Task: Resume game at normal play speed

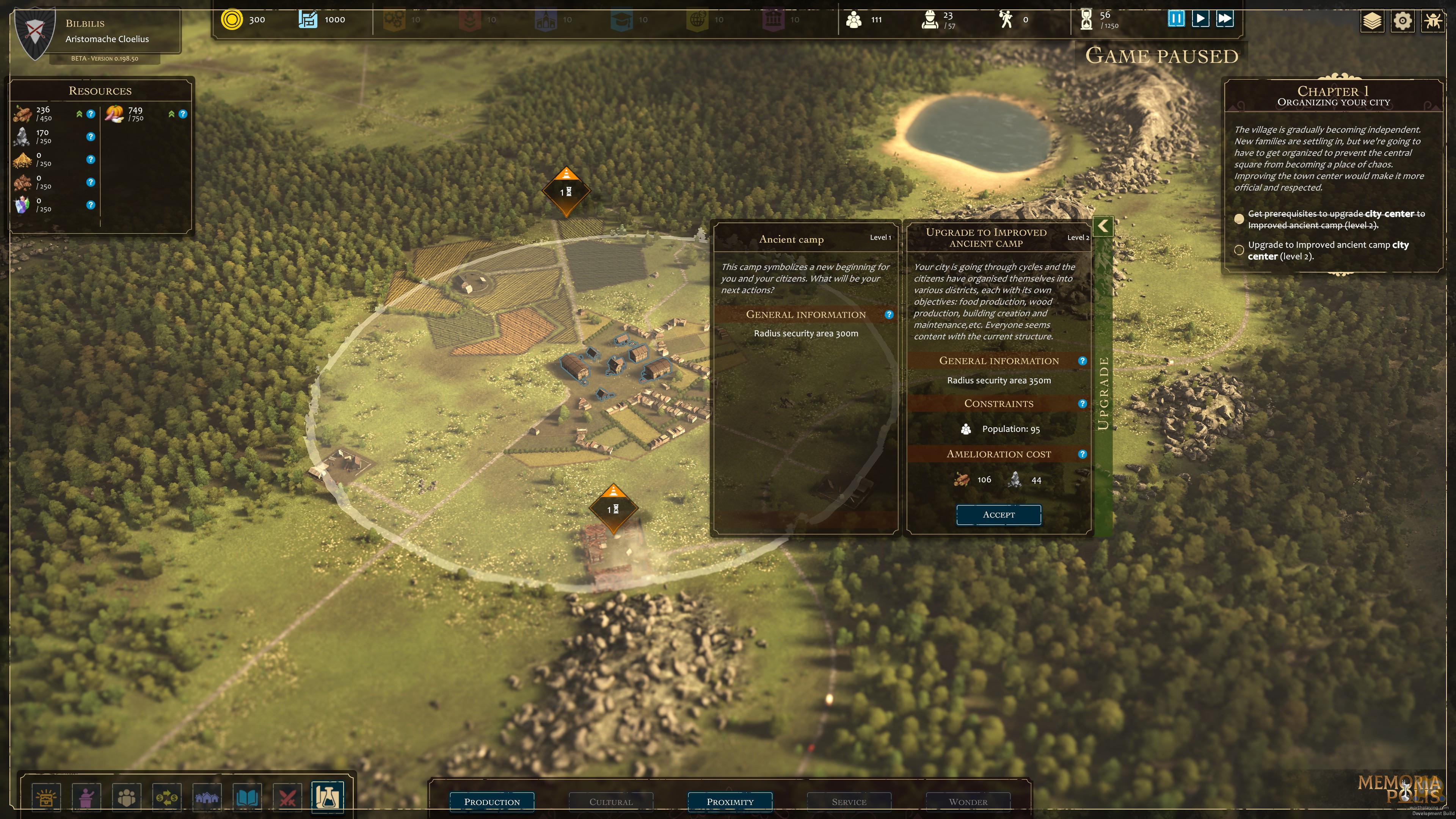Action: pyautogui.click(x=1200, y=19)
